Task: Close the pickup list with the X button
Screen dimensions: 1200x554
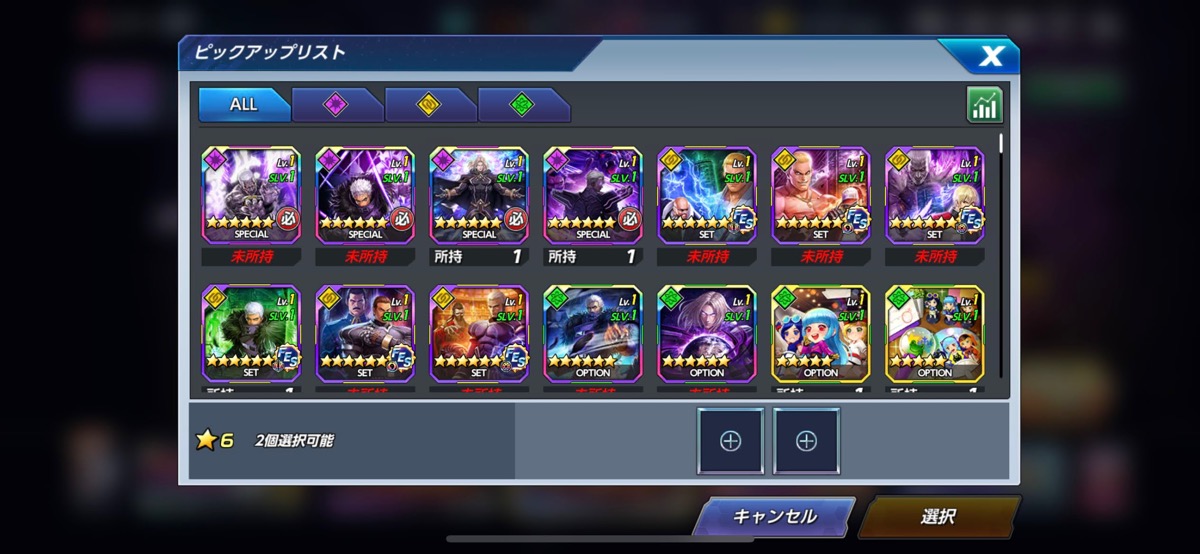Action: (x=989, y=56)
